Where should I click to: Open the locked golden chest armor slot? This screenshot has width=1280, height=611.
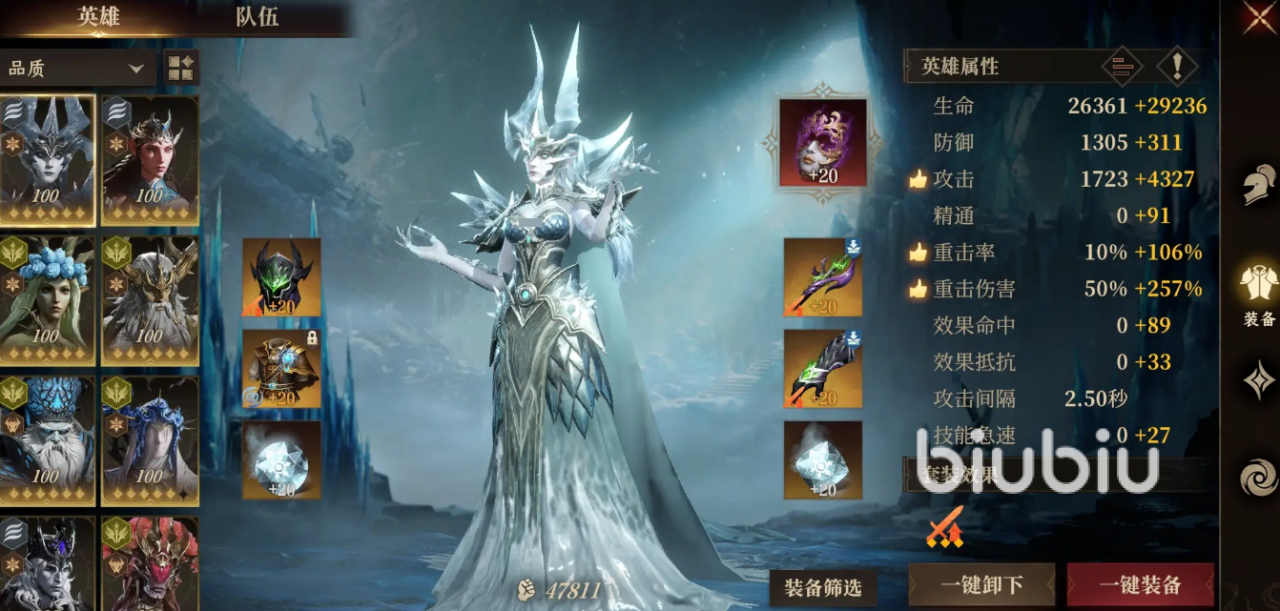[x=281, y=368]
